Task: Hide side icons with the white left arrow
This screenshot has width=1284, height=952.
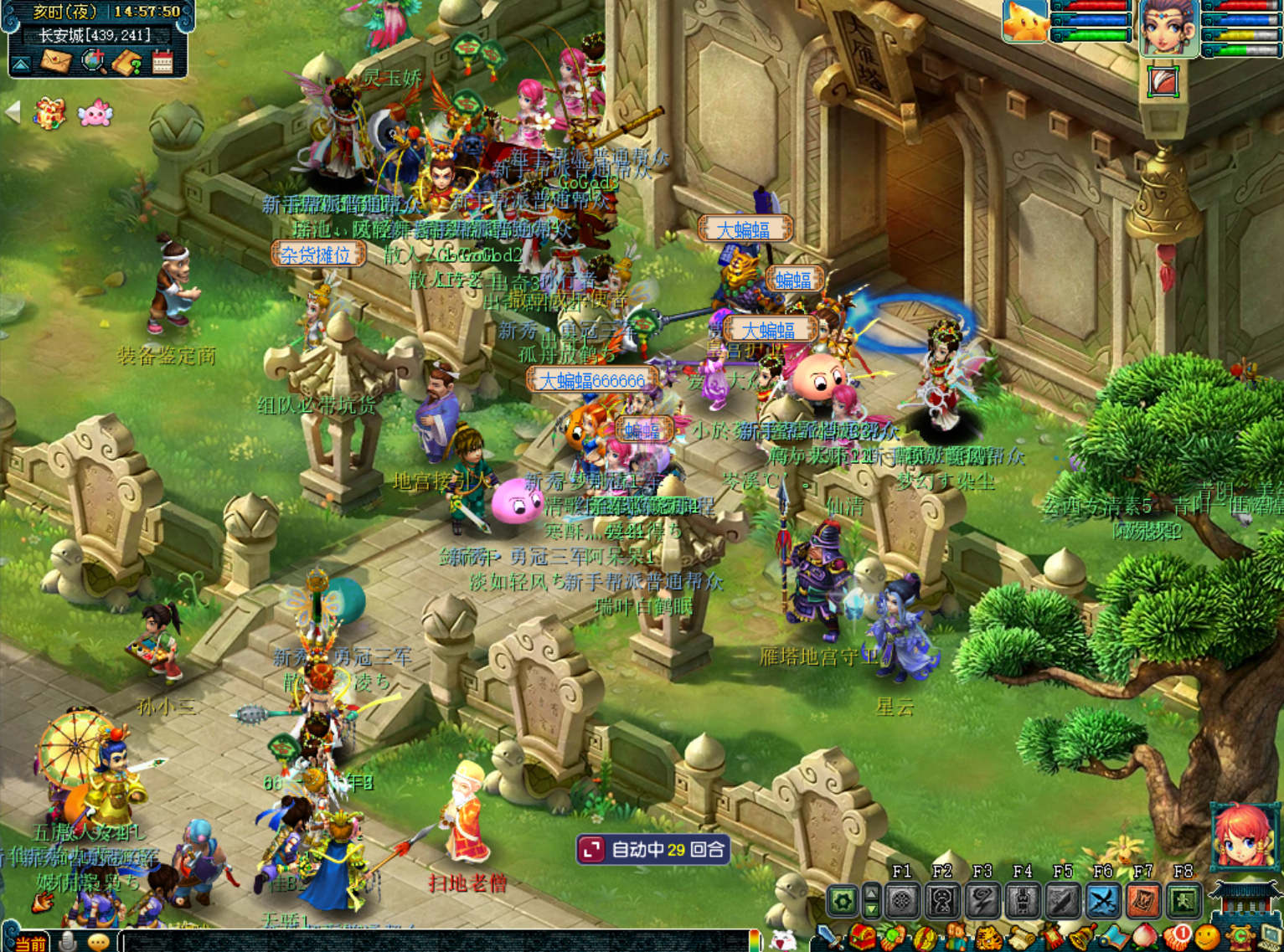Action: (x=13, y=111)
